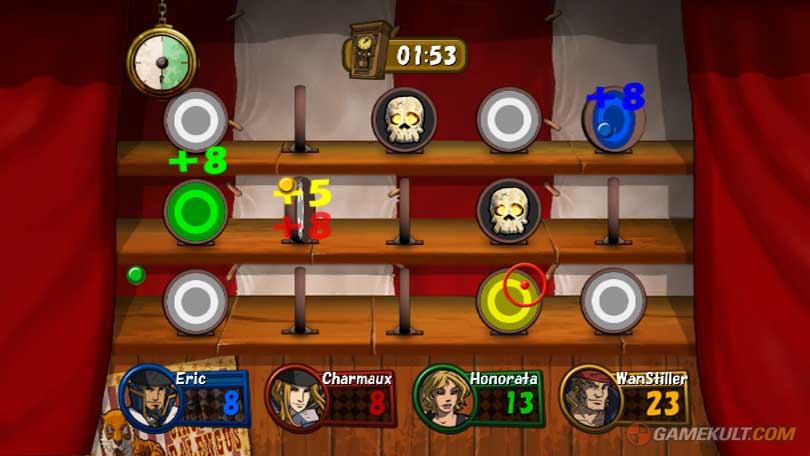Viewport: 810px width, 456px height.
Task: Select WanStiller's player portrait
Action: coord(590,397)
